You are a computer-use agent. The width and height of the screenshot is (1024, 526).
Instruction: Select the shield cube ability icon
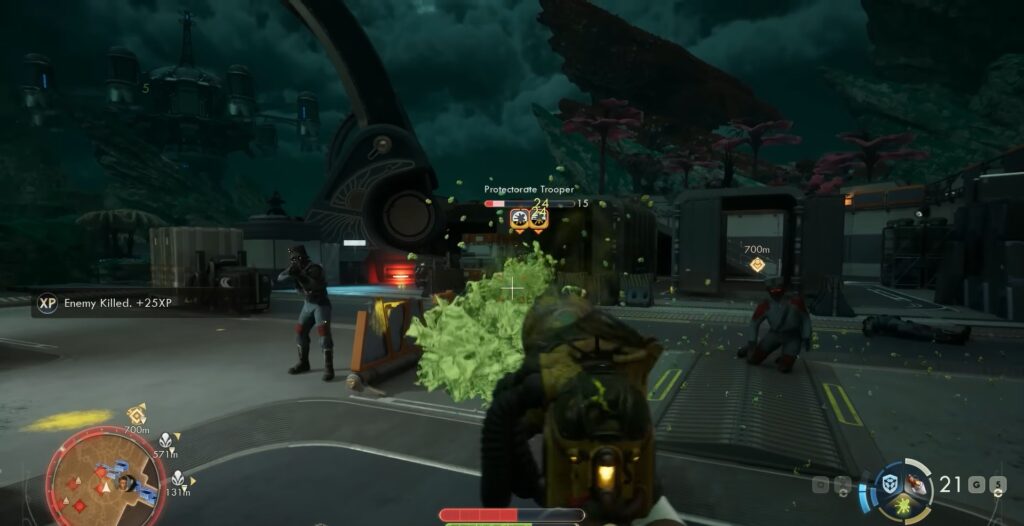[889, 484]
